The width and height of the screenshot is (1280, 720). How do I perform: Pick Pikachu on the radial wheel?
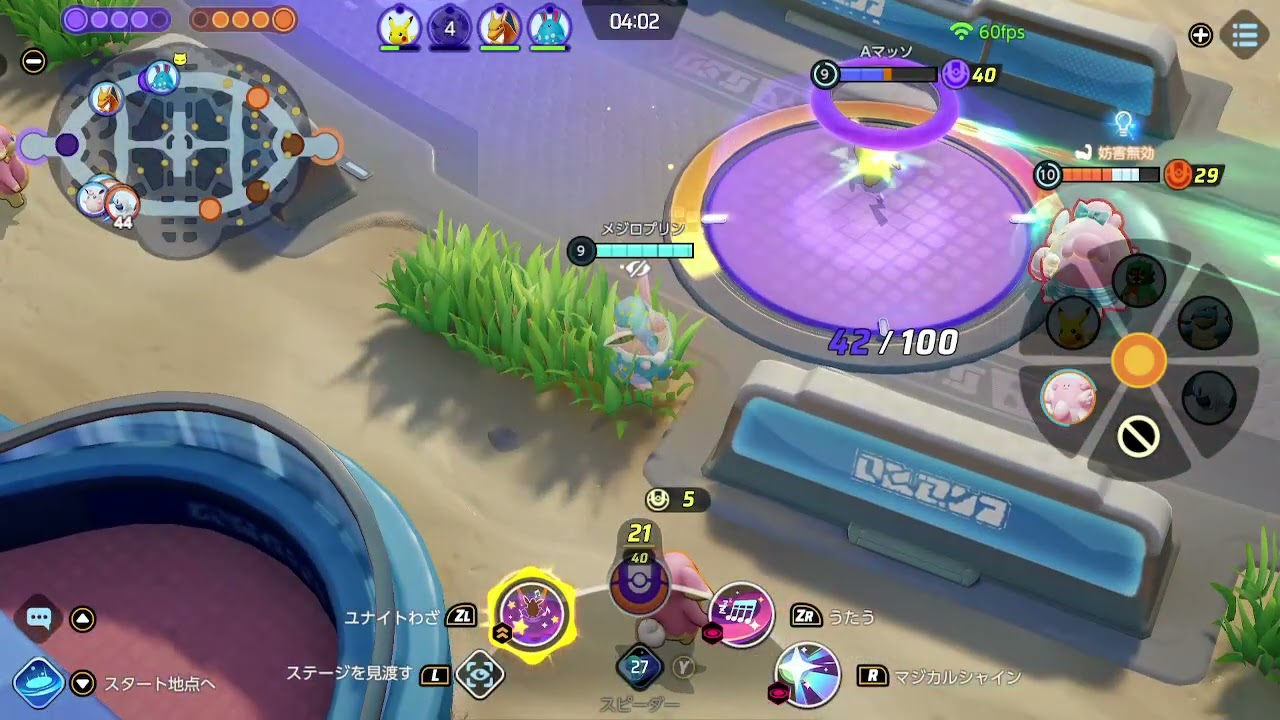(x=1071, y=323)
